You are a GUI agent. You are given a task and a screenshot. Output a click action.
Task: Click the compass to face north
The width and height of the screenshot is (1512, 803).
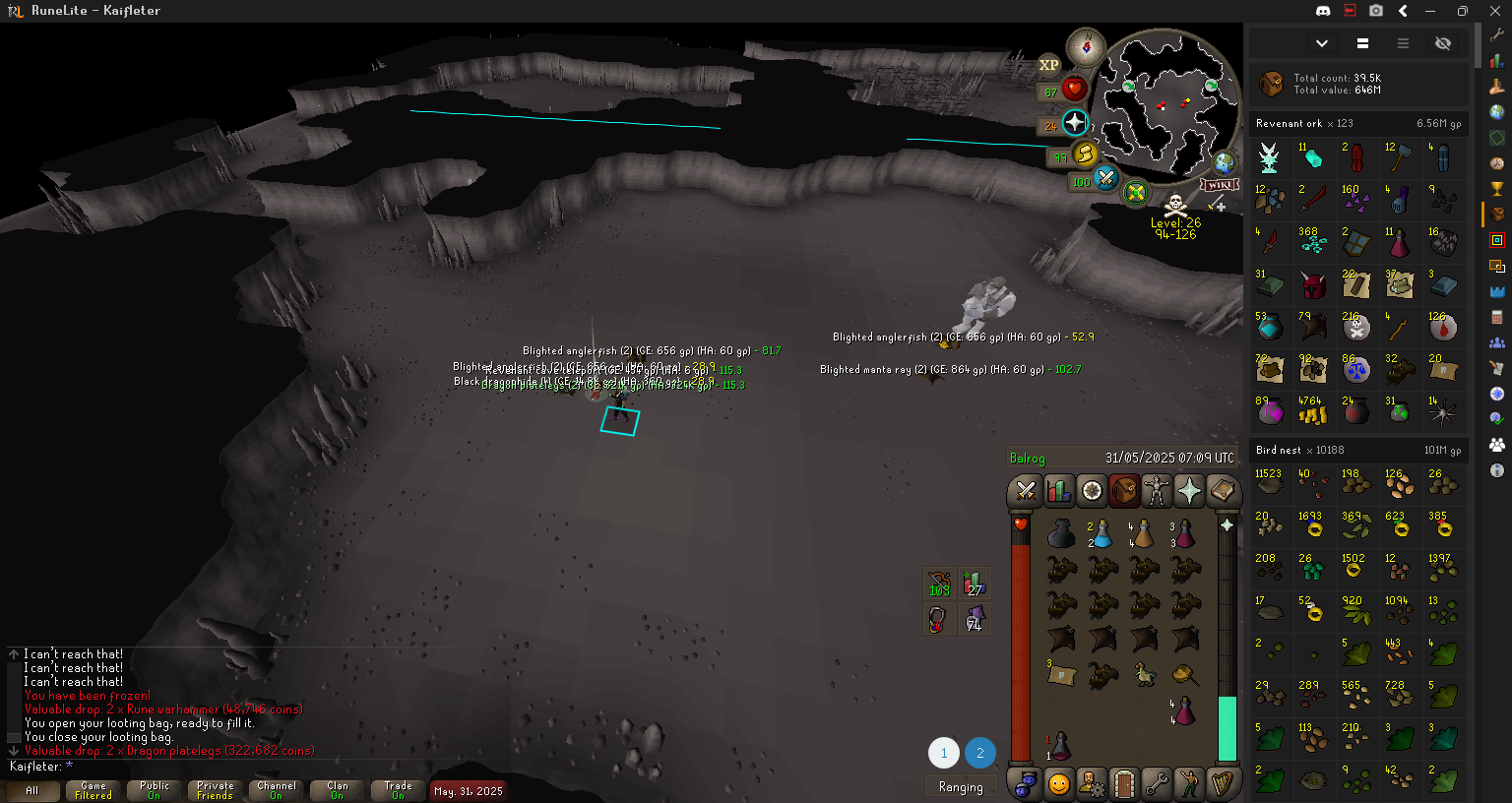click(1087, 46)
